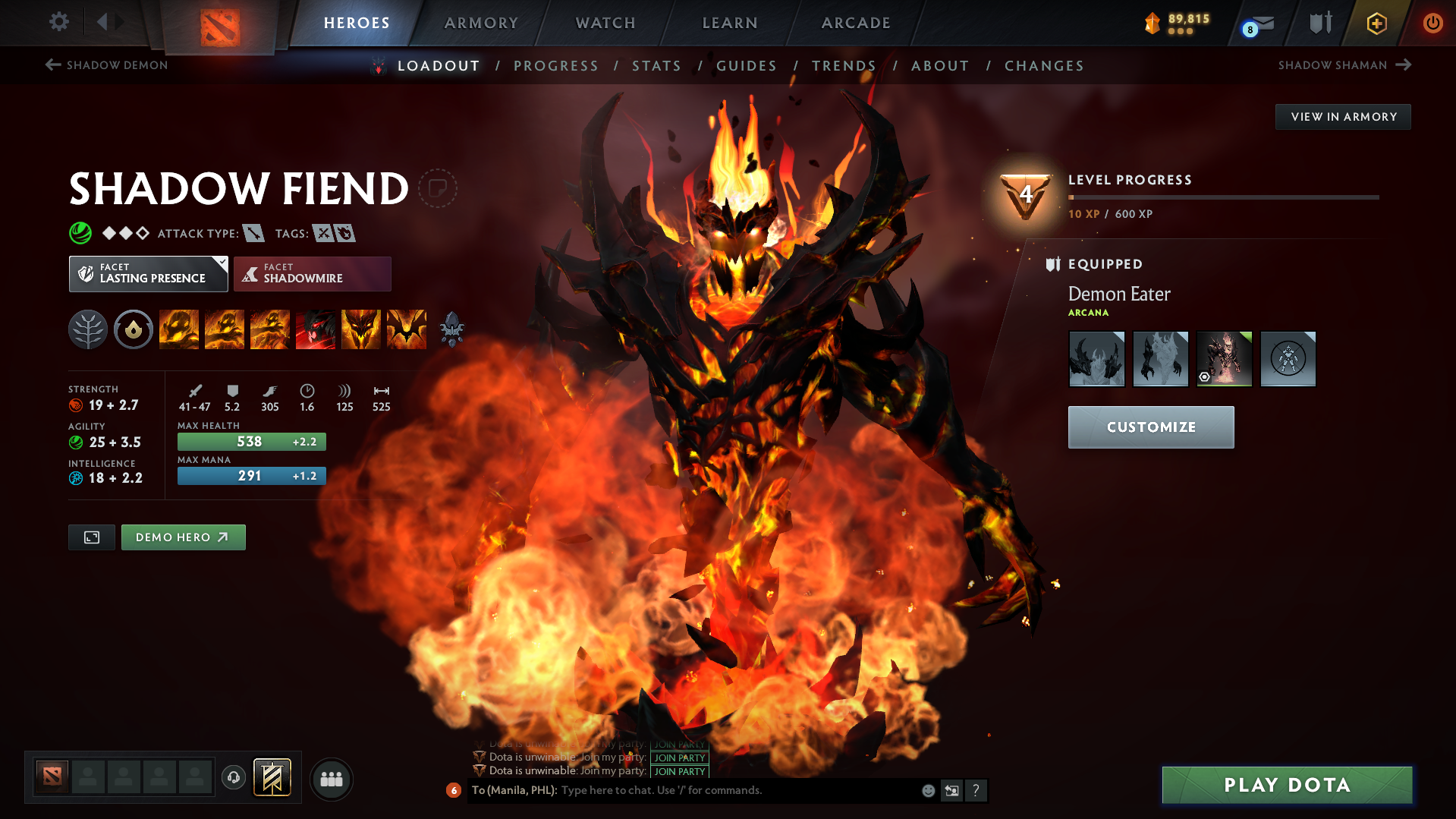Open the settings gear in the top-left
Viewport: 1456px width, 819px height.
pyautogui.click(x=58, y=22)
